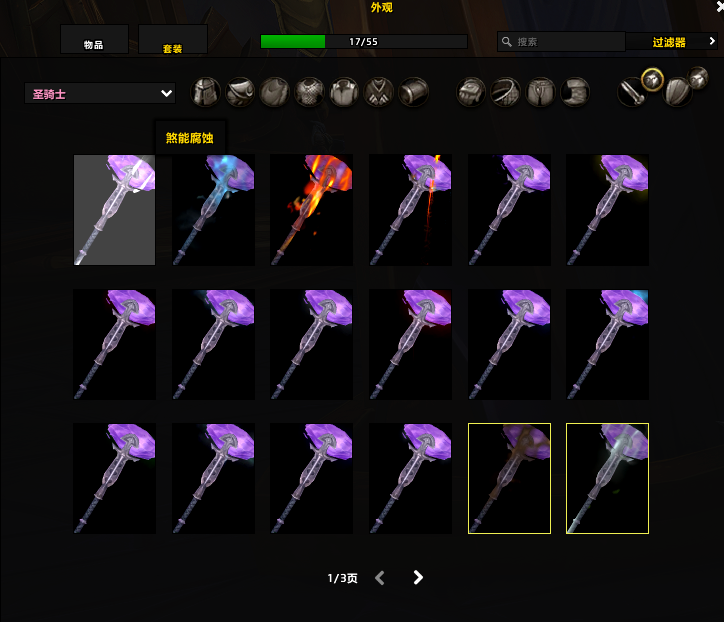
Task: Select the grey-highlighted first mace tile
Action: click(x=114, y=209)
